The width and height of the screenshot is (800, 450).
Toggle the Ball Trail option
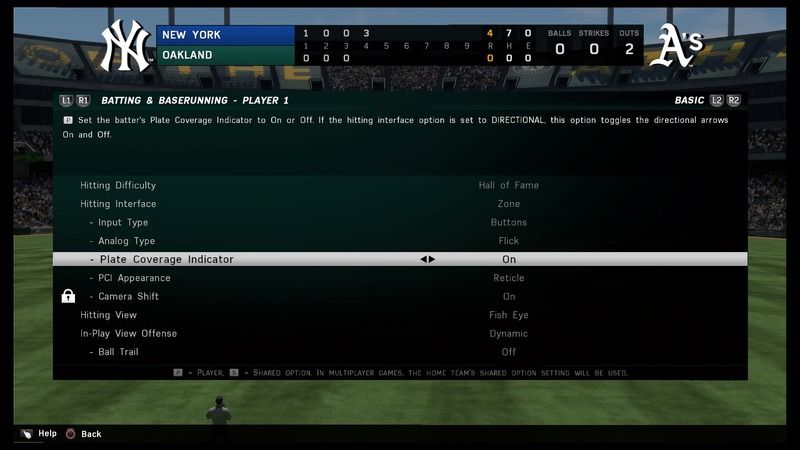[x=118, y=352]
